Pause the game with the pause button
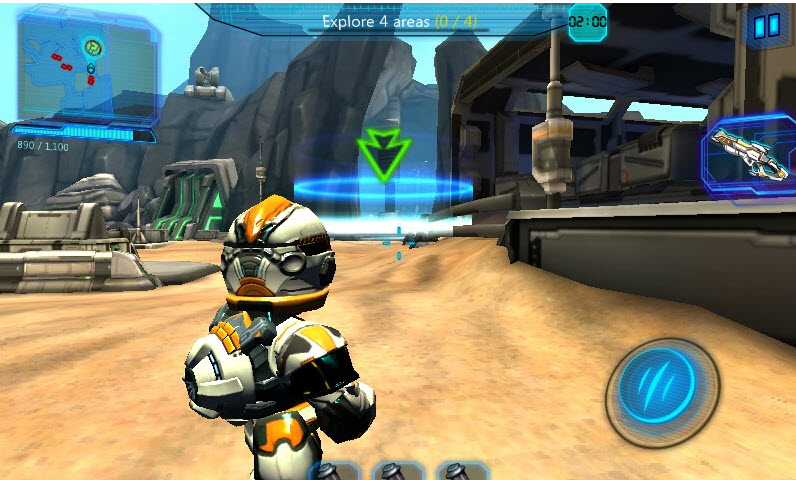Viewport: 796px width, 480px height. 766,25
